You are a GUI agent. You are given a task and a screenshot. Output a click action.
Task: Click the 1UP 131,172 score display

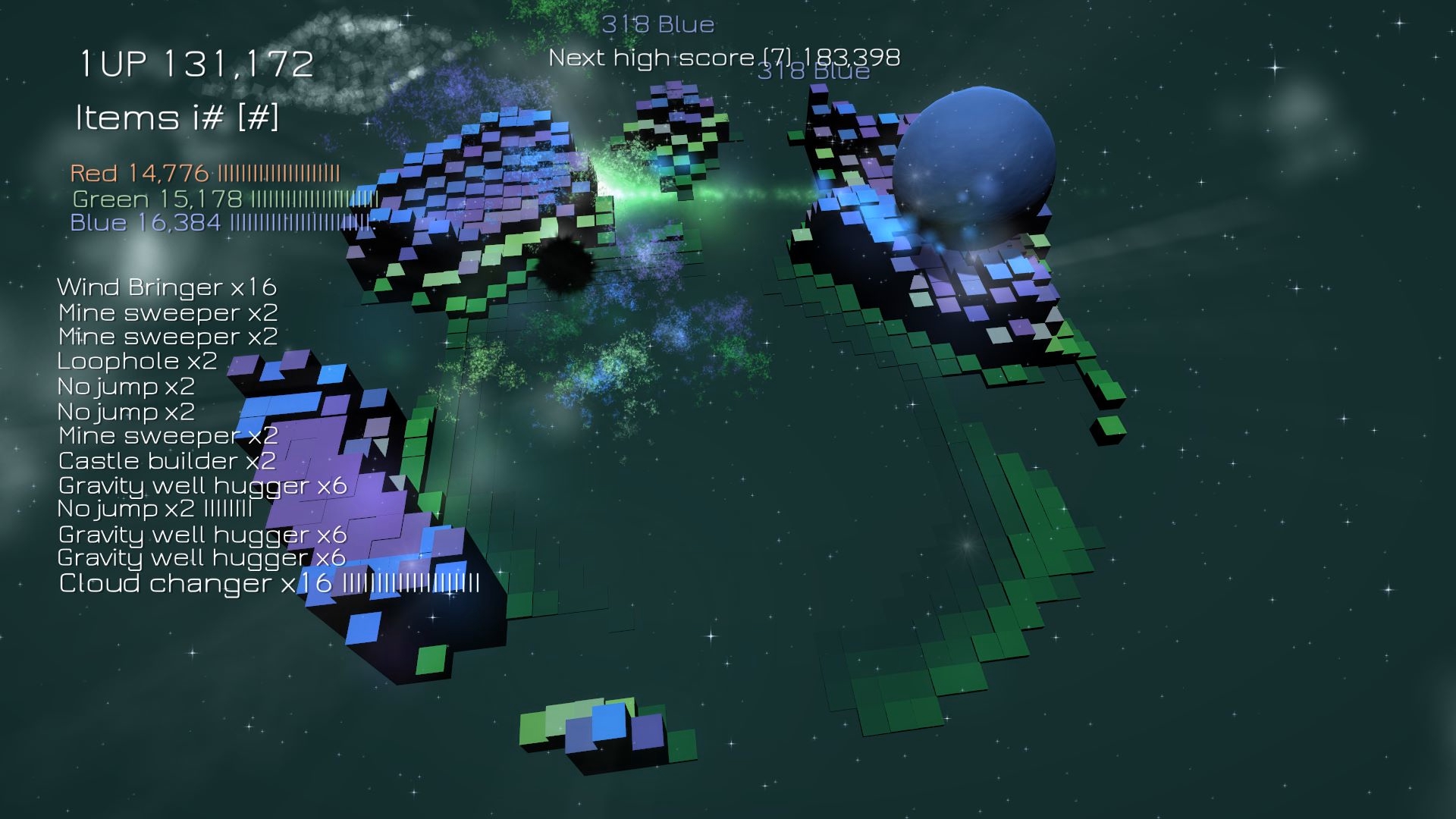(x=197, y=64)
